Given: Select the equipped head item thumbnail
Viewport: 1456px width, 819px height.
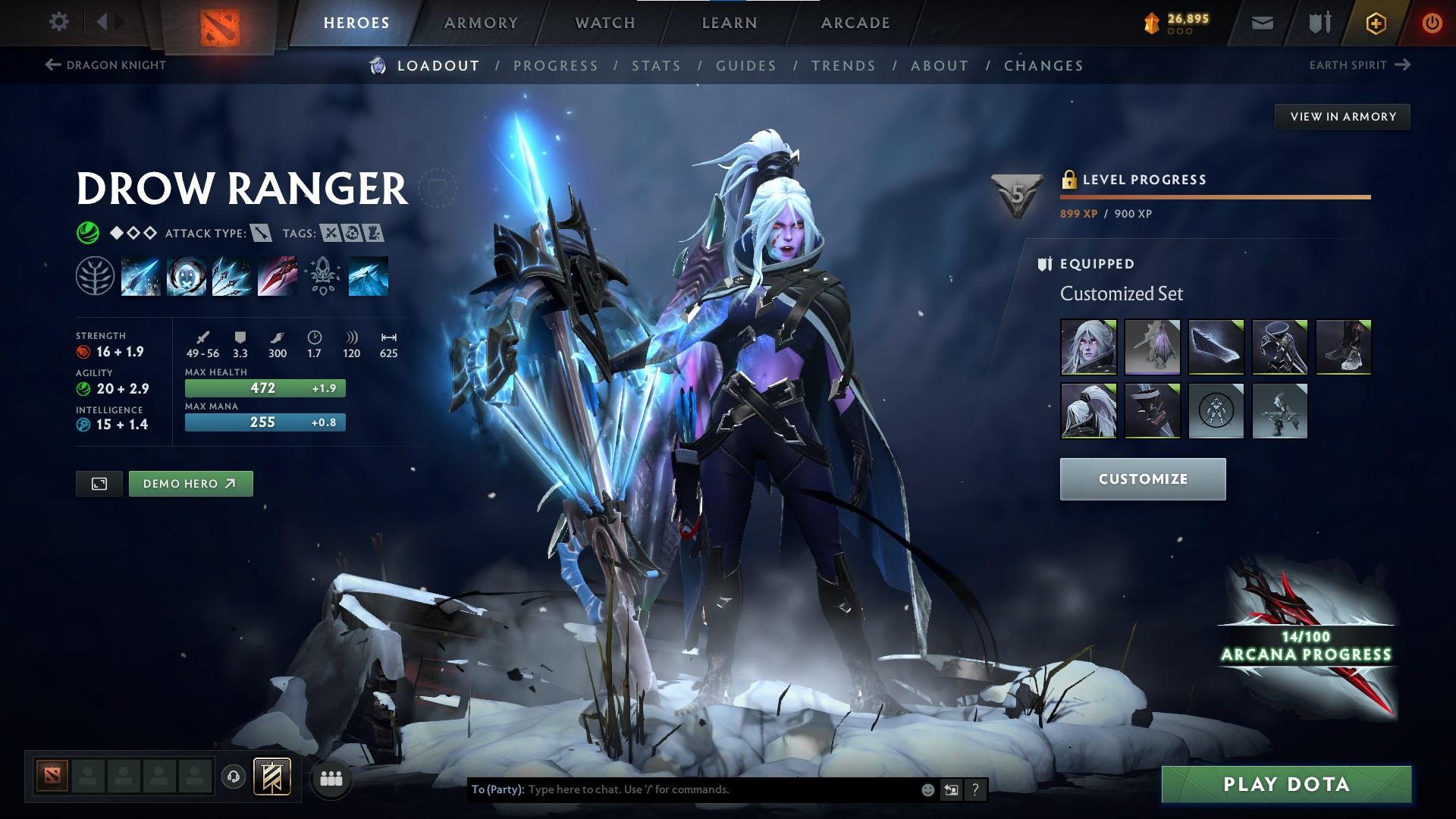Looking at the screenshot, I should coord(1088,347).
